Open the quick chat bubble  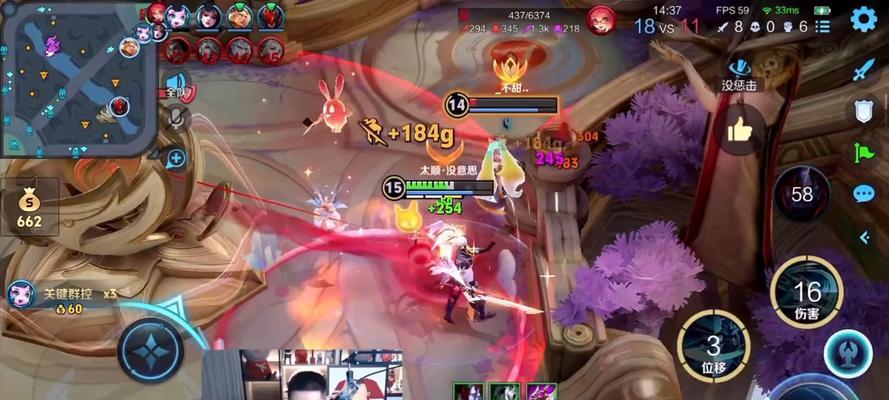tap(864, 194)
